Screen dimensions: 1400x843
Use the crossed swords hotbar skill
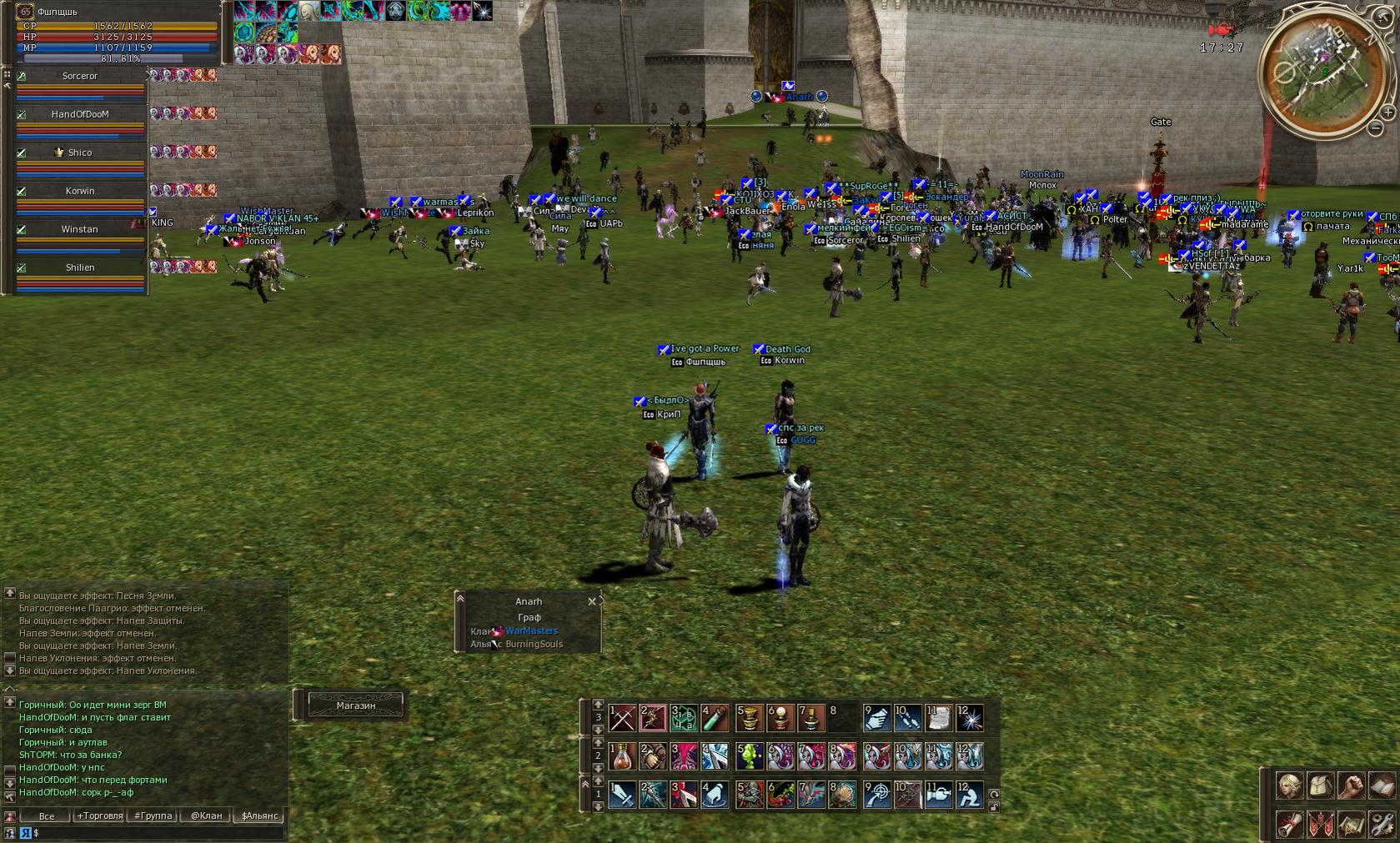[x=622, y=717]
